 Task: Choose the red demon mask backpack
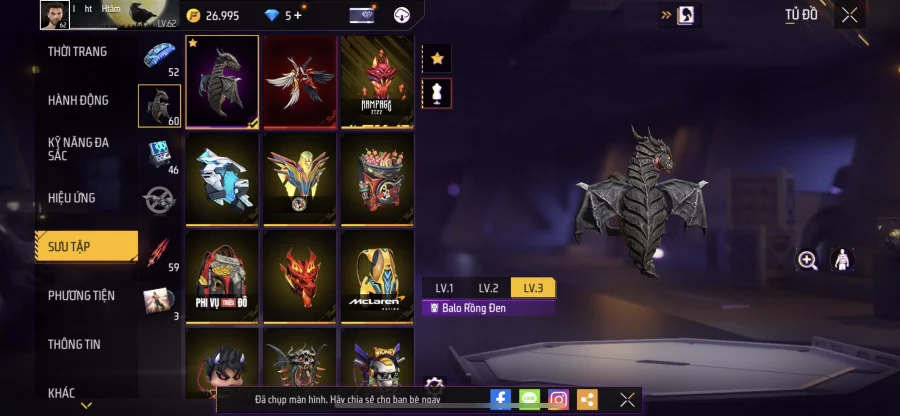(300, 276)
